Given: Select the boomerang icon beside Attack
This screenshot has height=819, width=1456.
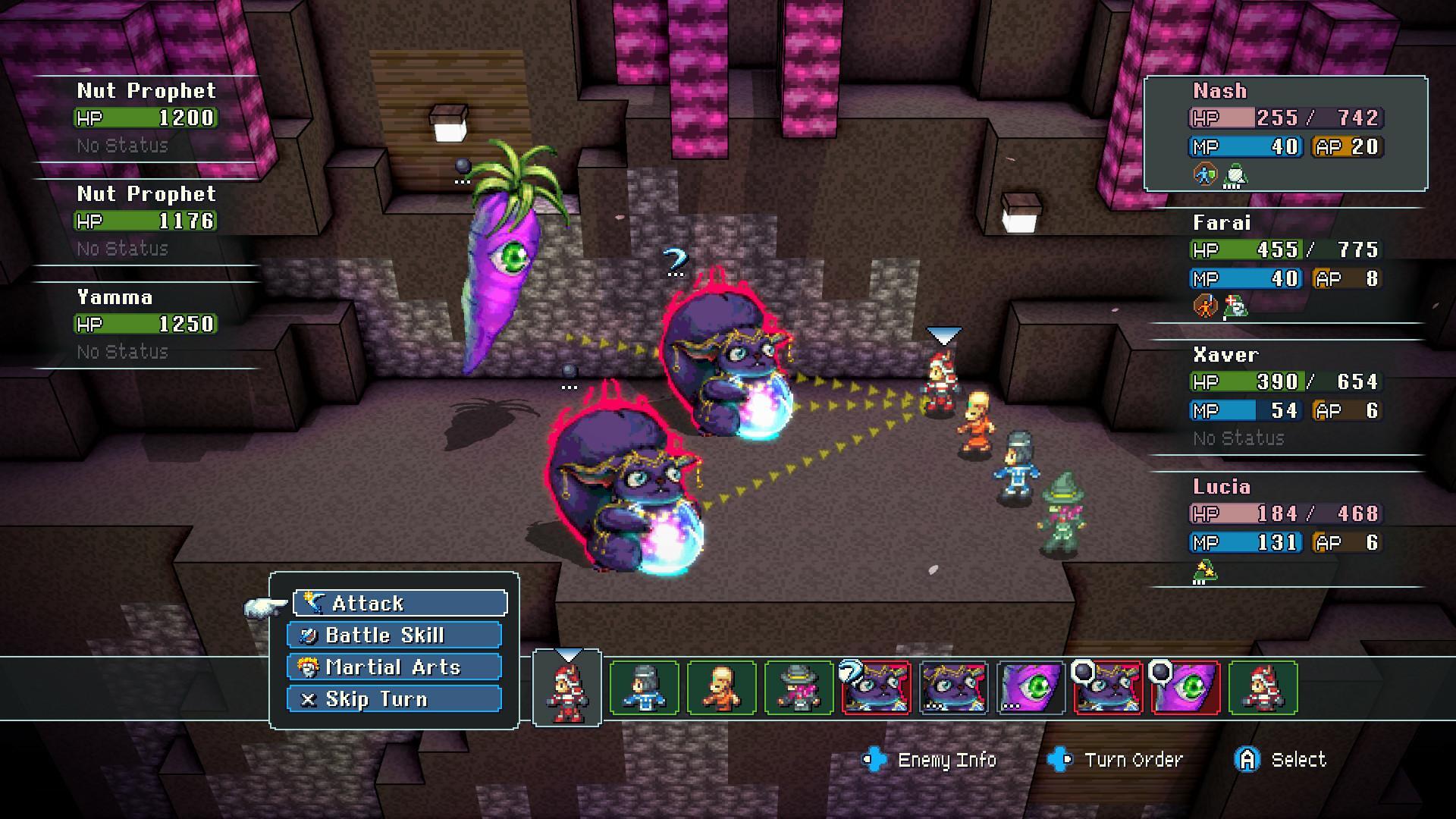Looking at the screenshot, I should [x=313, y=602].
